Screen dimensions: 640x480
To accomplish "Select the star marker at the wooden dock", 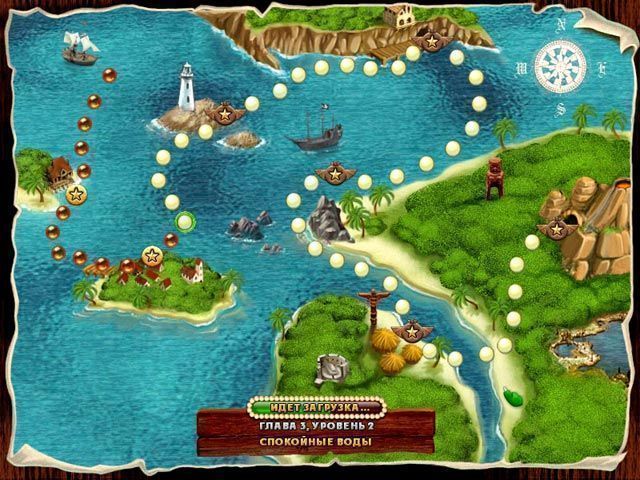I will [431, 41].
